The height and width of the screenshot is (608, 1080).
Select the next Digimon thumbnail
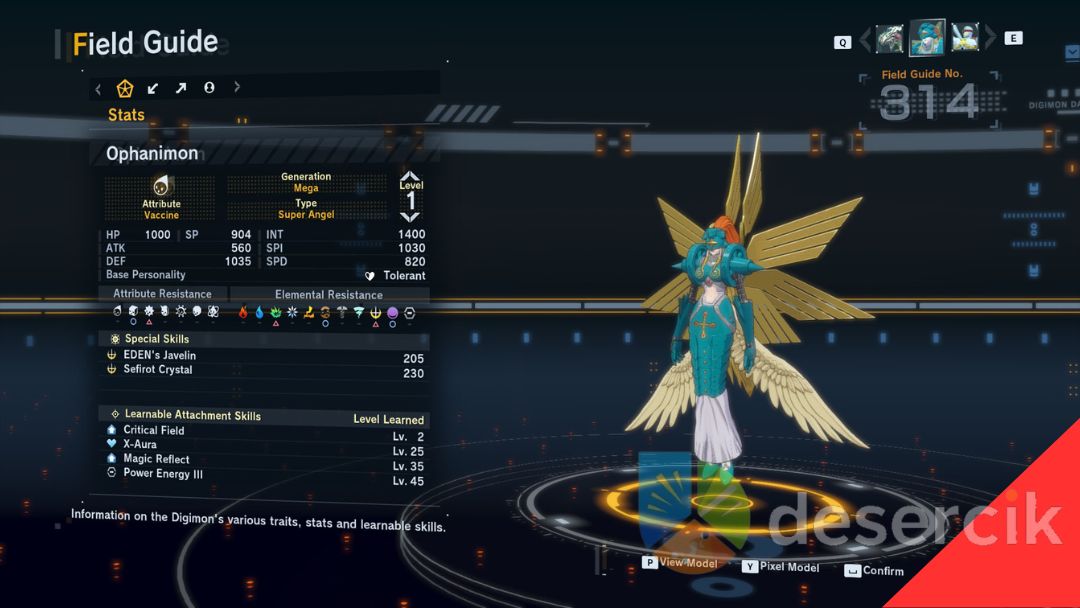965,38
